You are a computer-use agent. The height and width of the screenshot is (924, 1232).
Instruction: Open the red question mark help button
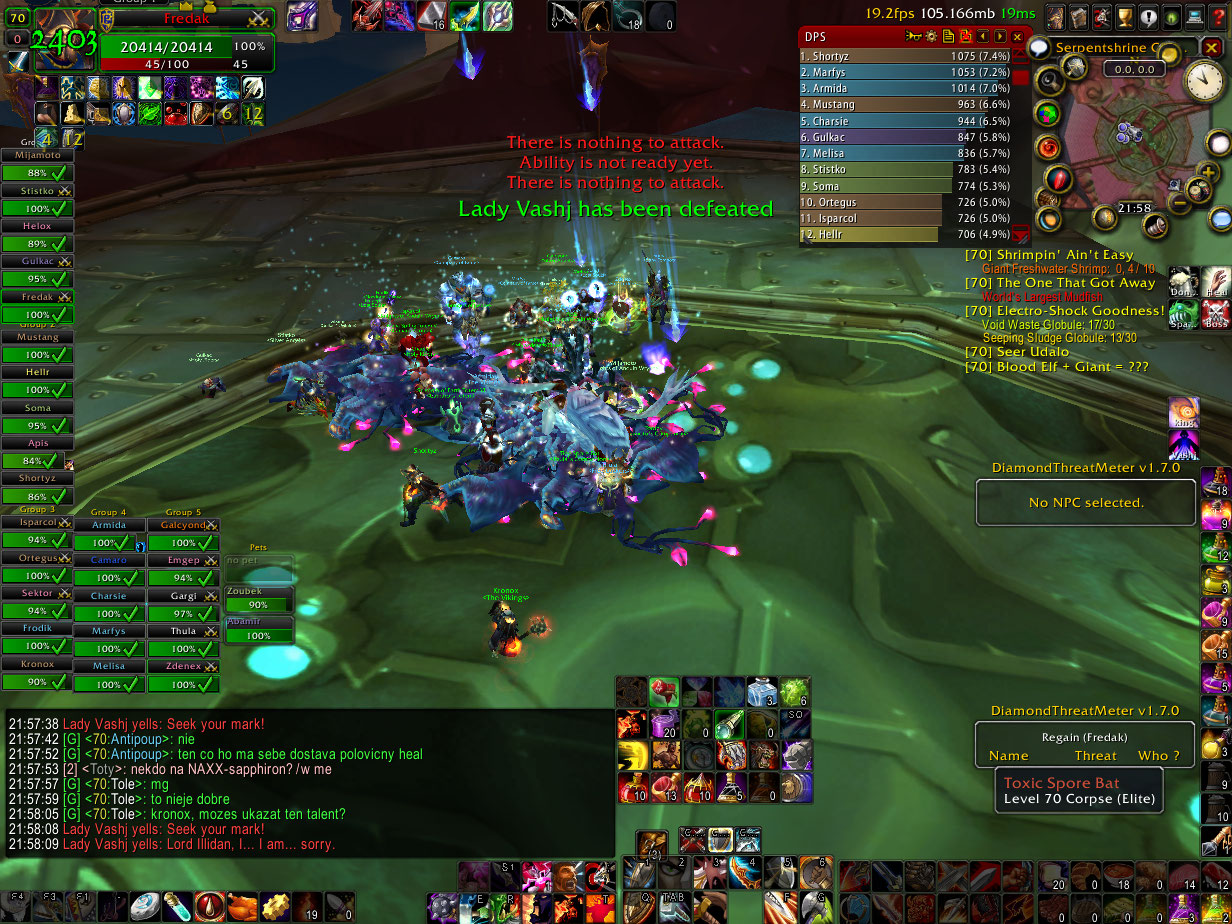coord(1218,17)
